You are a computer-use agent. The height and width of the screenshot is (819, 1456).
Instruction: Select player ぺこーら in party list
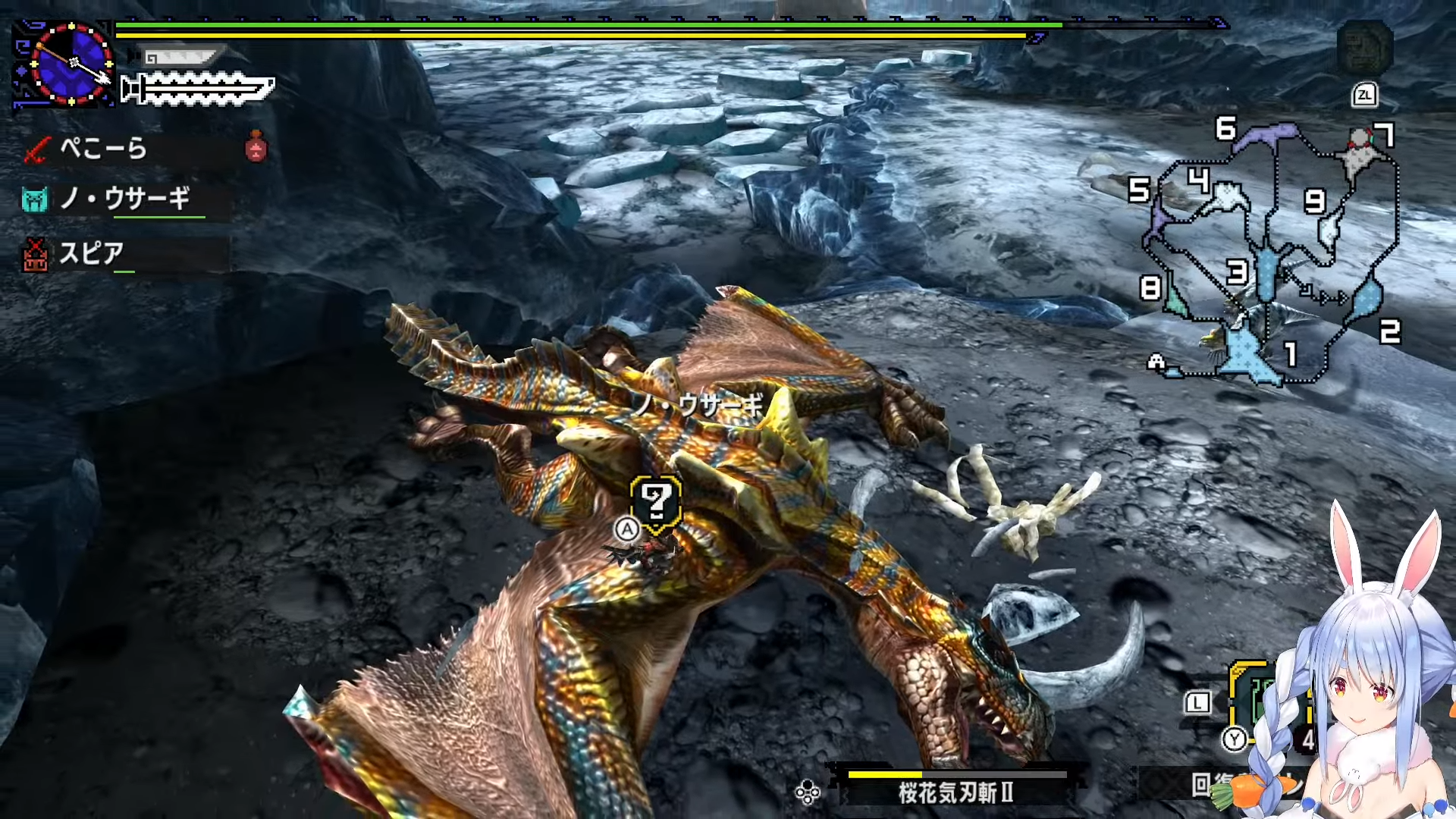pyautogui.click(x=103, y=148)
